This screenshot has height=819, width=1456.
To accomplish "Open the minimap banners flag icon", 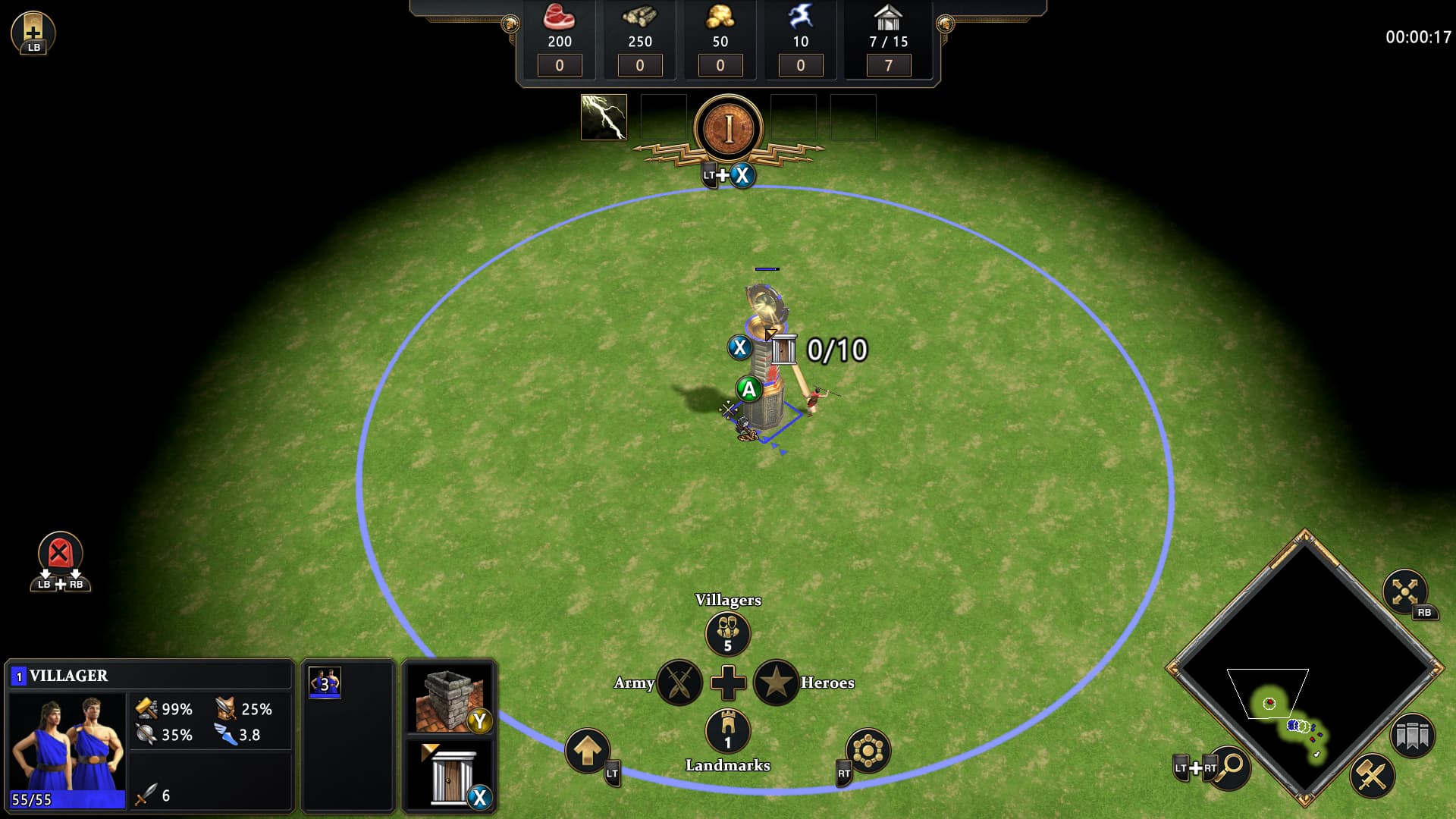I will tap(1412, 736).
